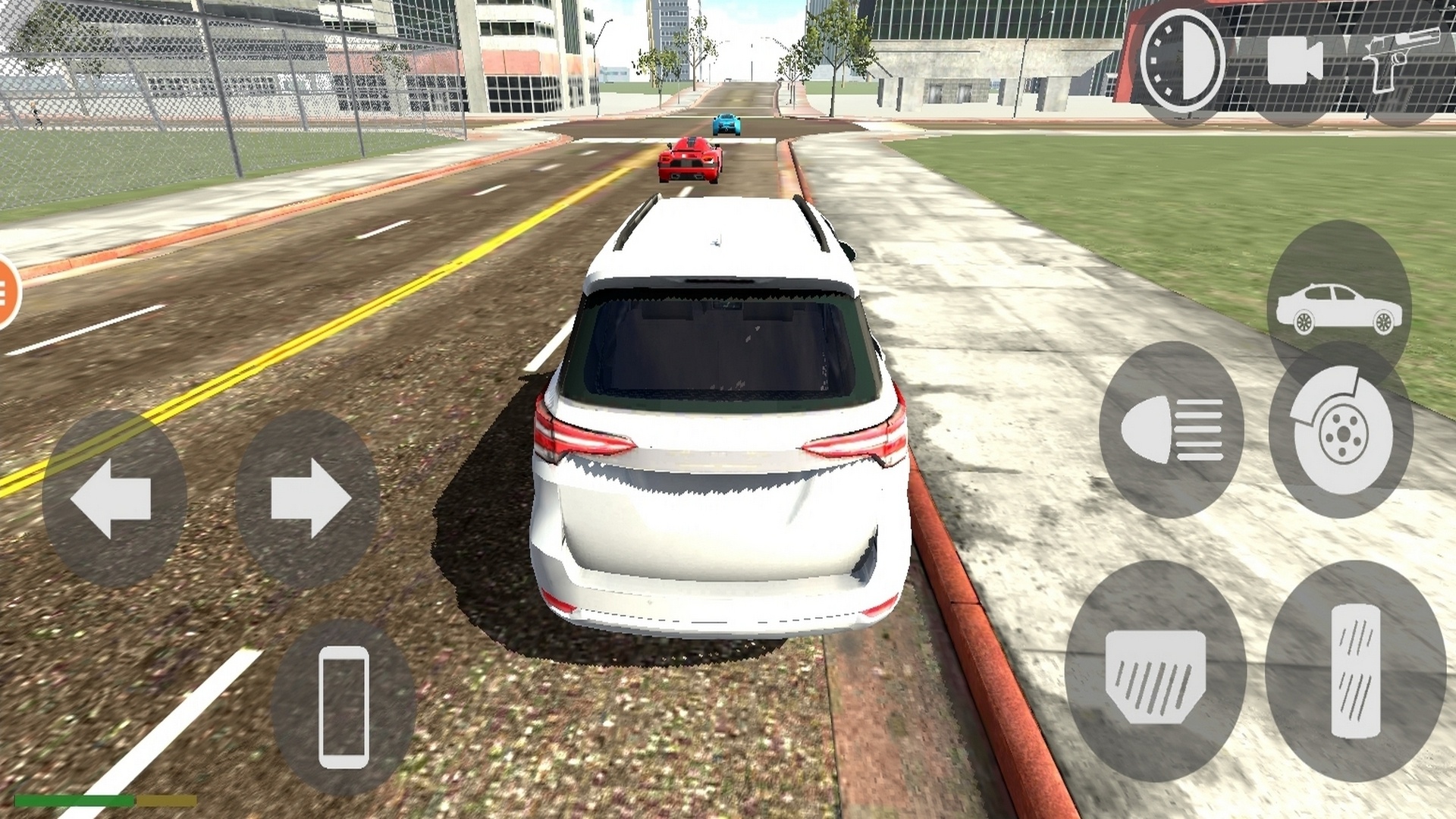Toggle the headlights button
Screen dimensions: 1456x819
[1172, 430]
